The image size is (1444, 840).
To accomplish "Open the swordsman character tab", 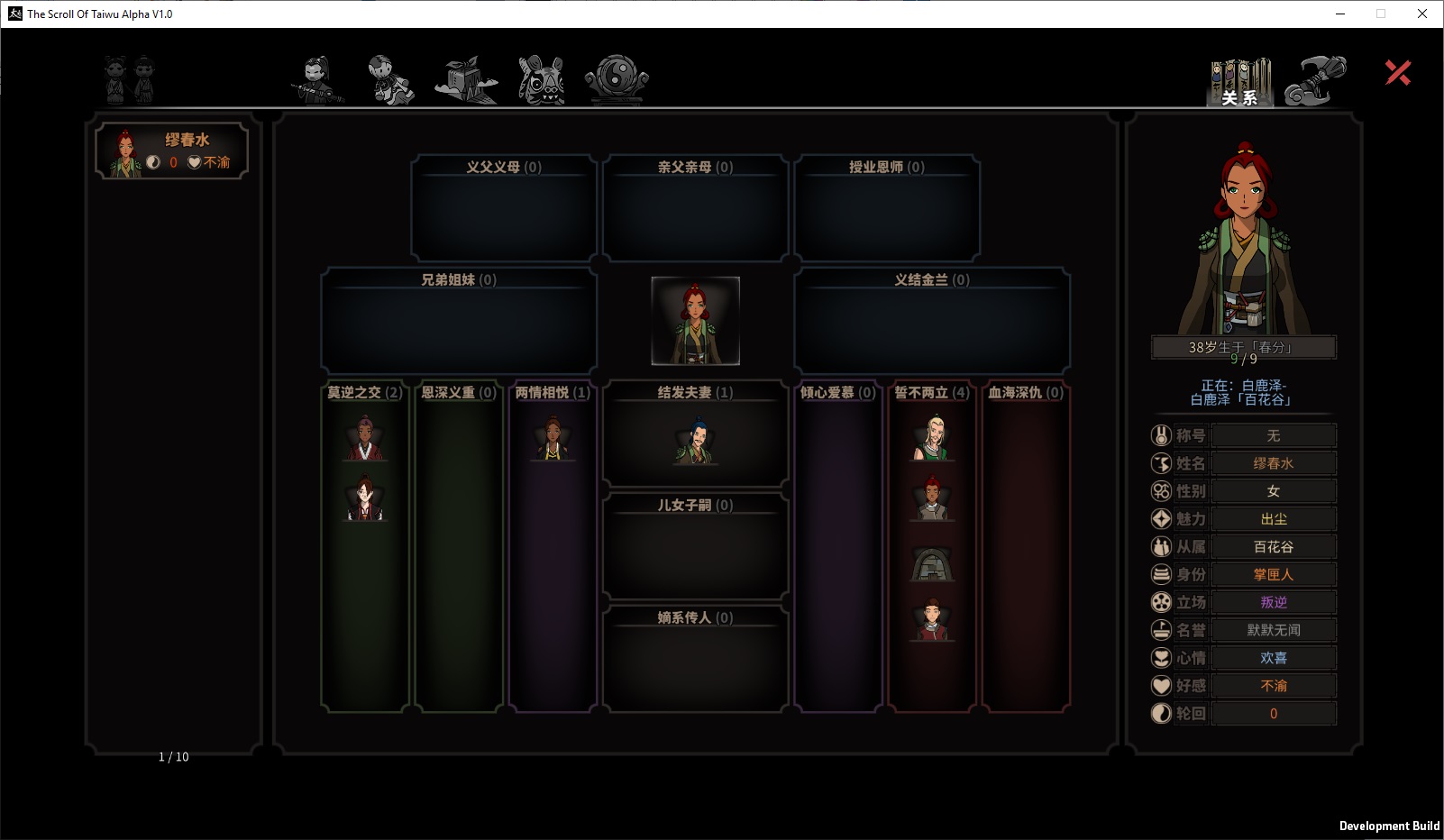I will [x=317, y=80].
